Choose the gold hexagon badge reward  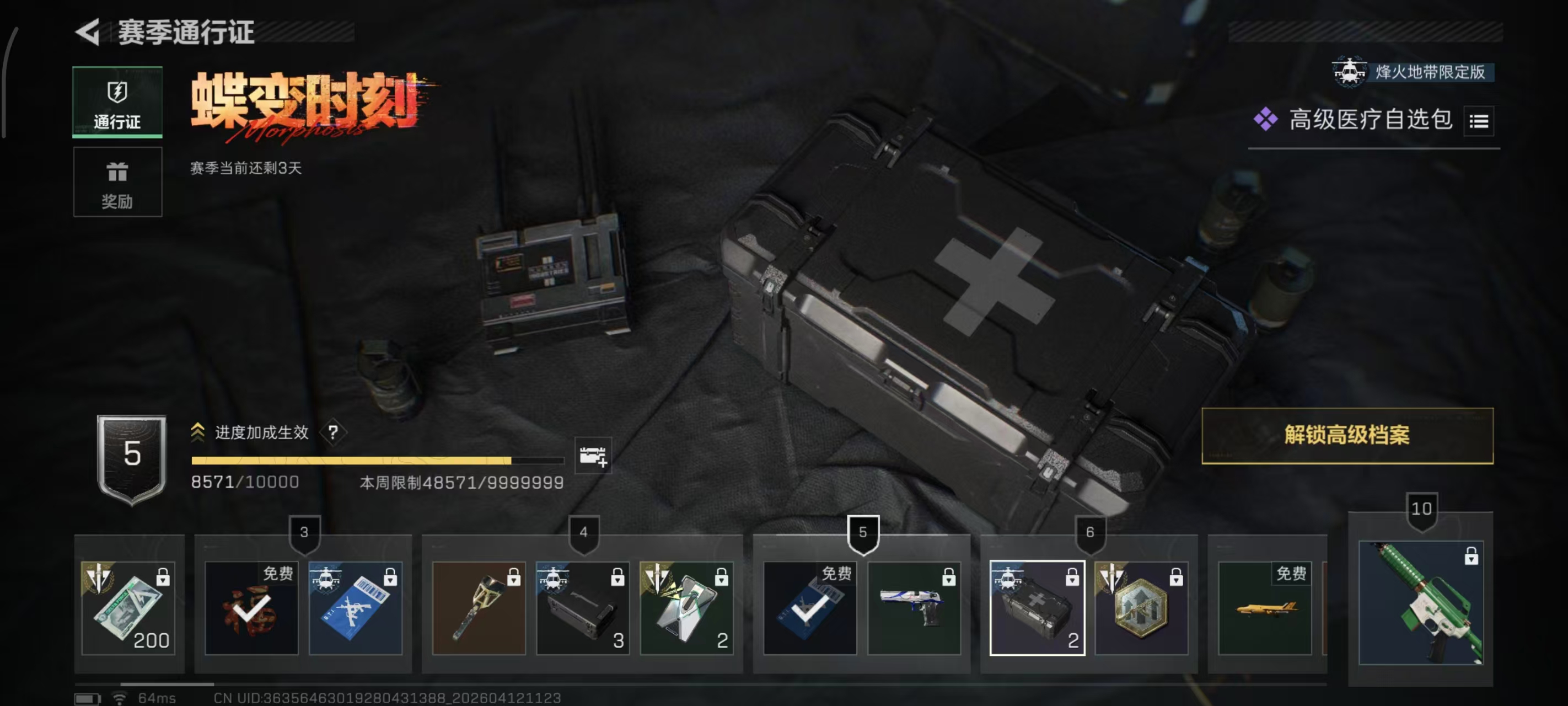[1141, 607]
